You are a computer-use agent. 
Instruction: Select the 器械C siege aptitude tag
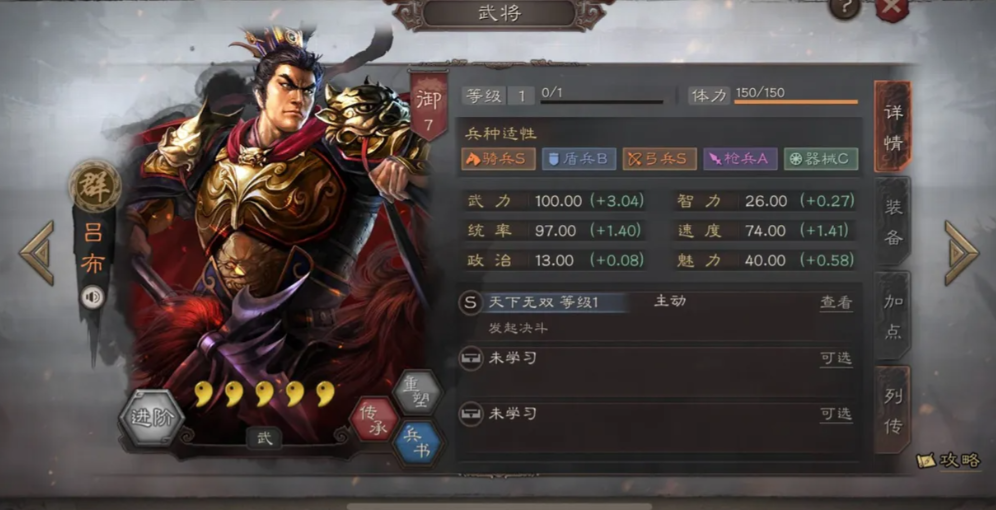click(820, 159)
